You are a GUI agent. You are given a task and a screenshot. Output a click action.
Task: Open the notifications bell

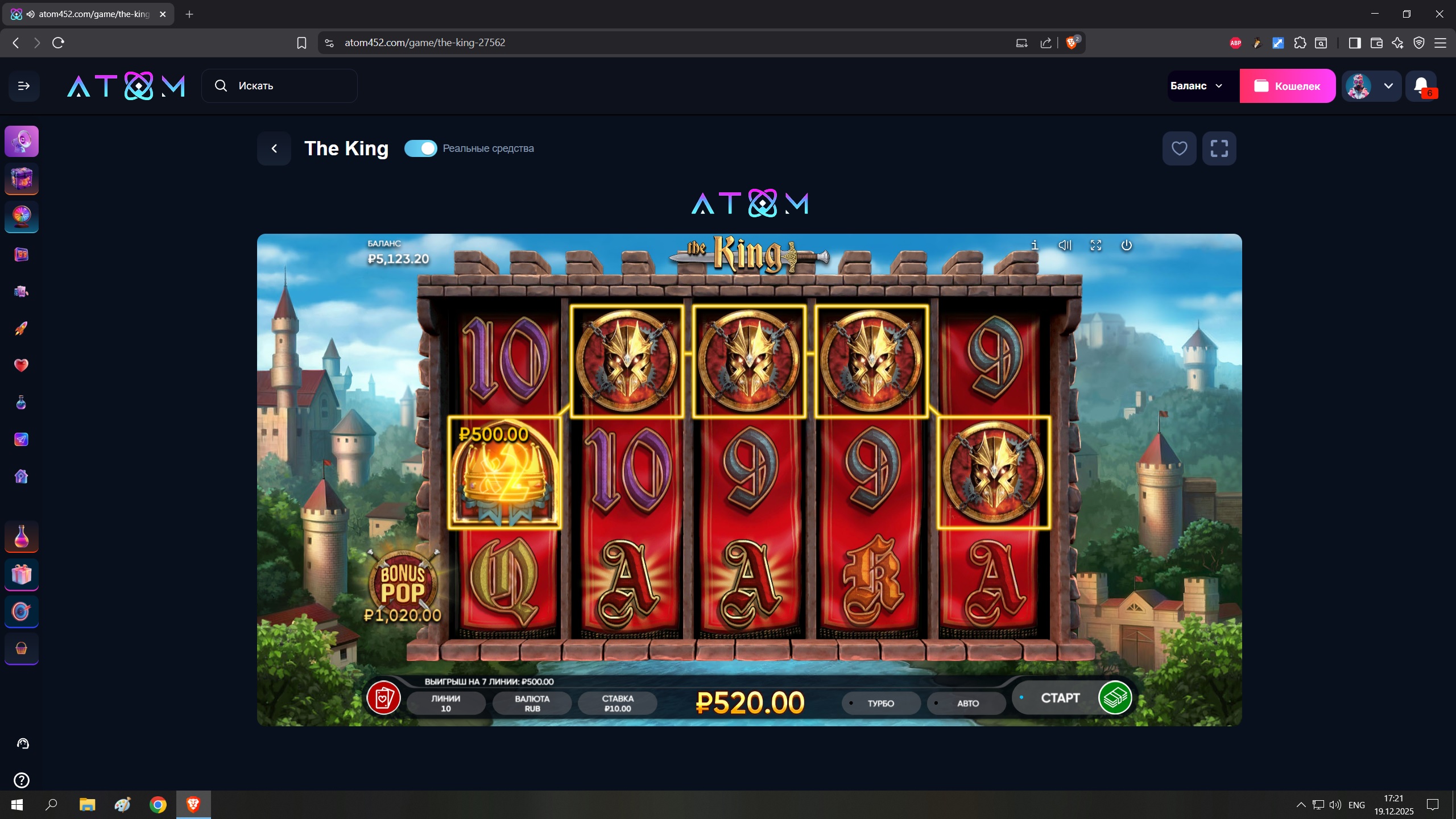pos(1421,86)
